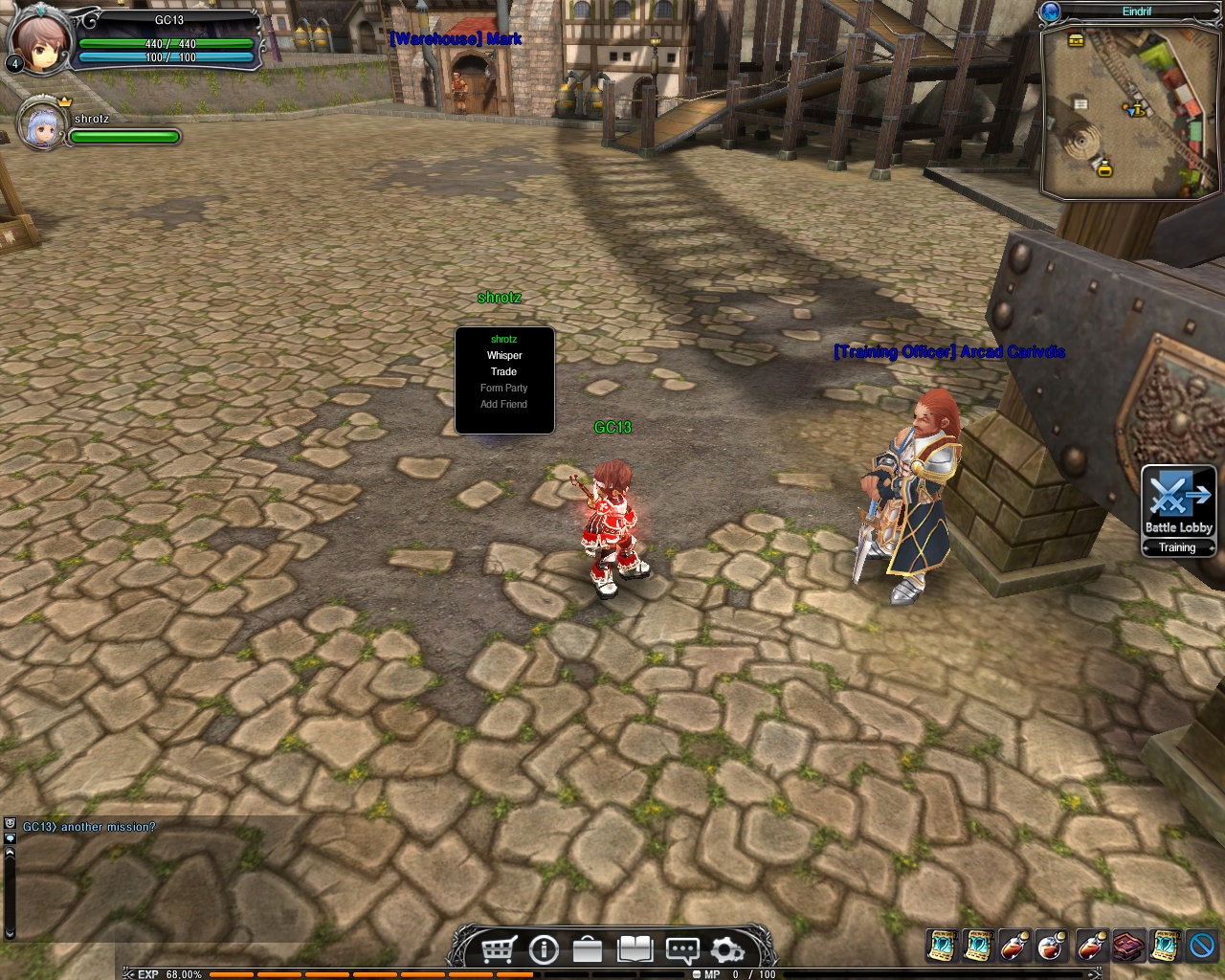
Task: Open the info panel icon
Action: [544, 949]
